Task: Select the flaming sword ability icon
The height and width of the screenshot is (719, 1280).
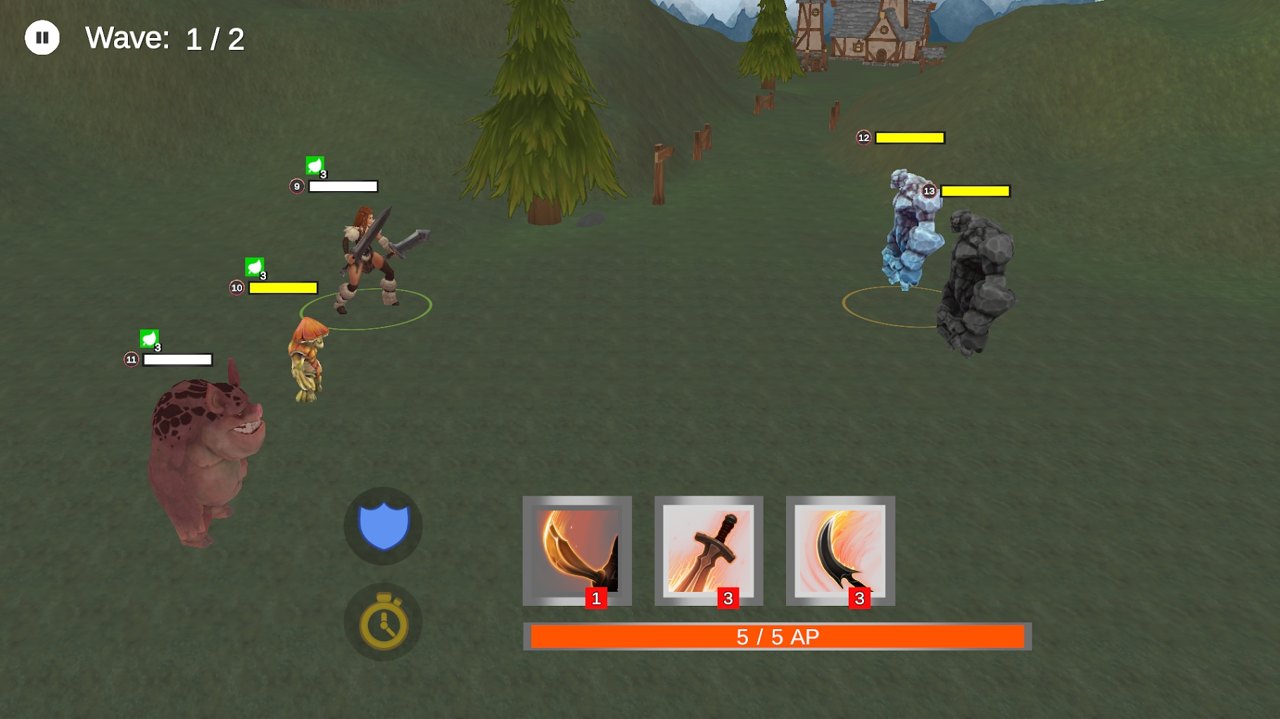Action: click(709, 550)
